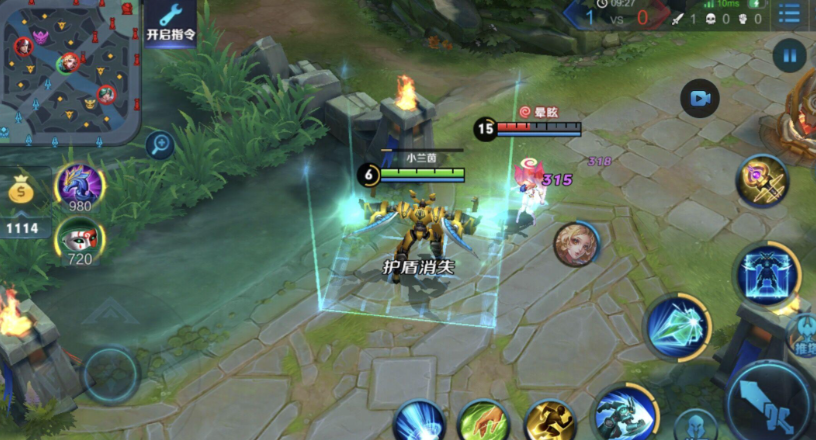Tap the large sword basic attack button
Image resolution: width=816 pixels, height=440 pixels.
[772, 403]
